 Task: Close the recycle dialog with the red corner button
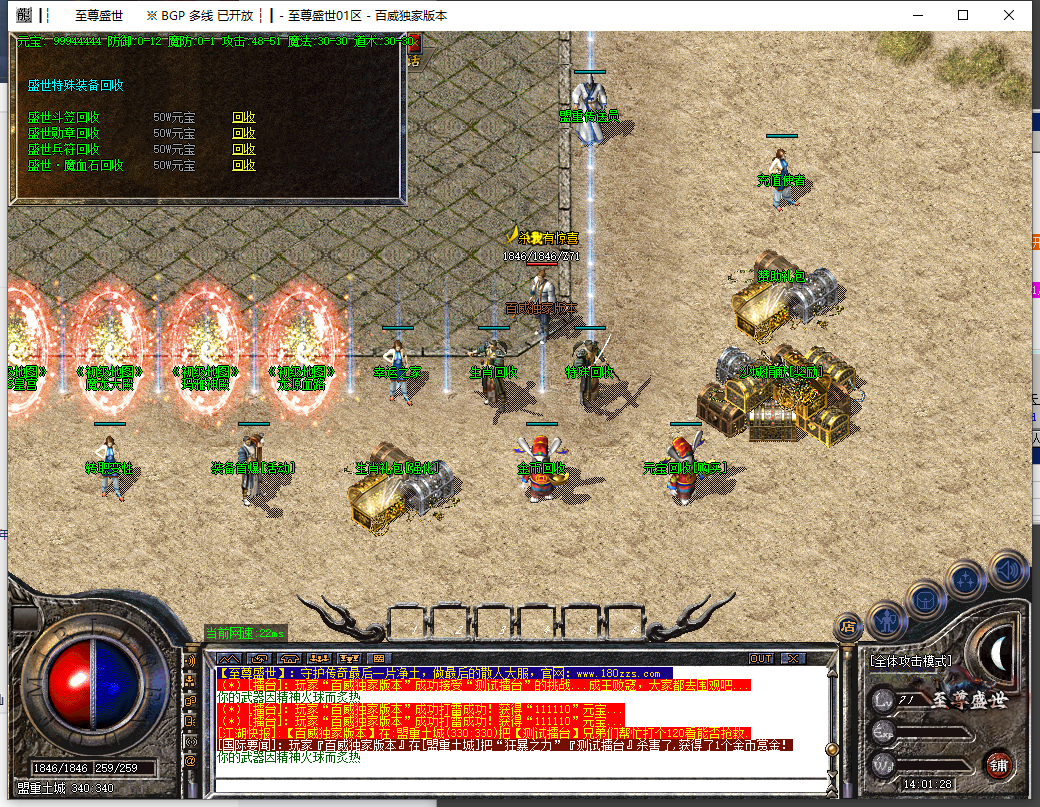coord(412,43)
